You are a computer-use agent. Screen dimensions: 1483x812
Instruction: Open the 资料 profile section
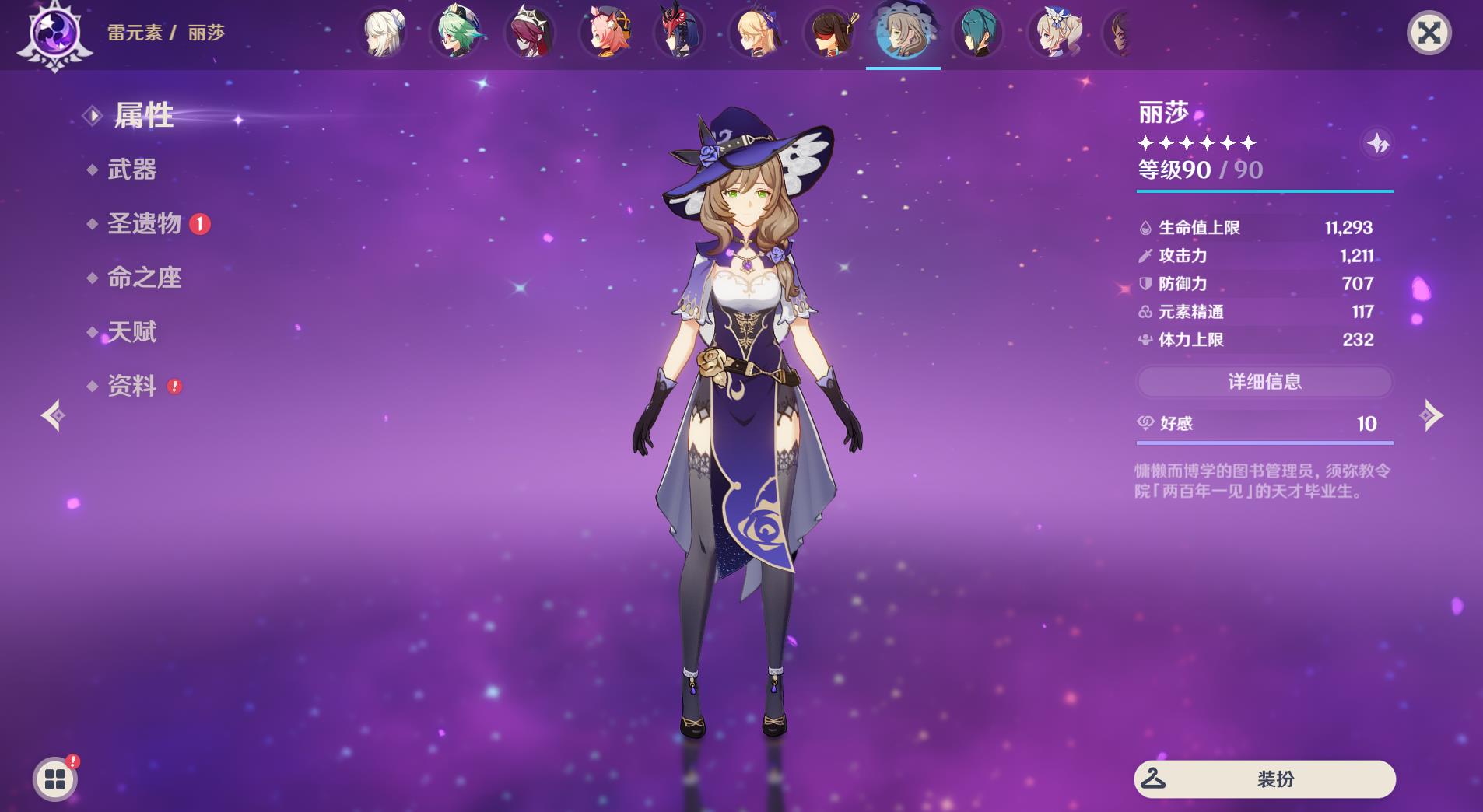tap(131, 386)
